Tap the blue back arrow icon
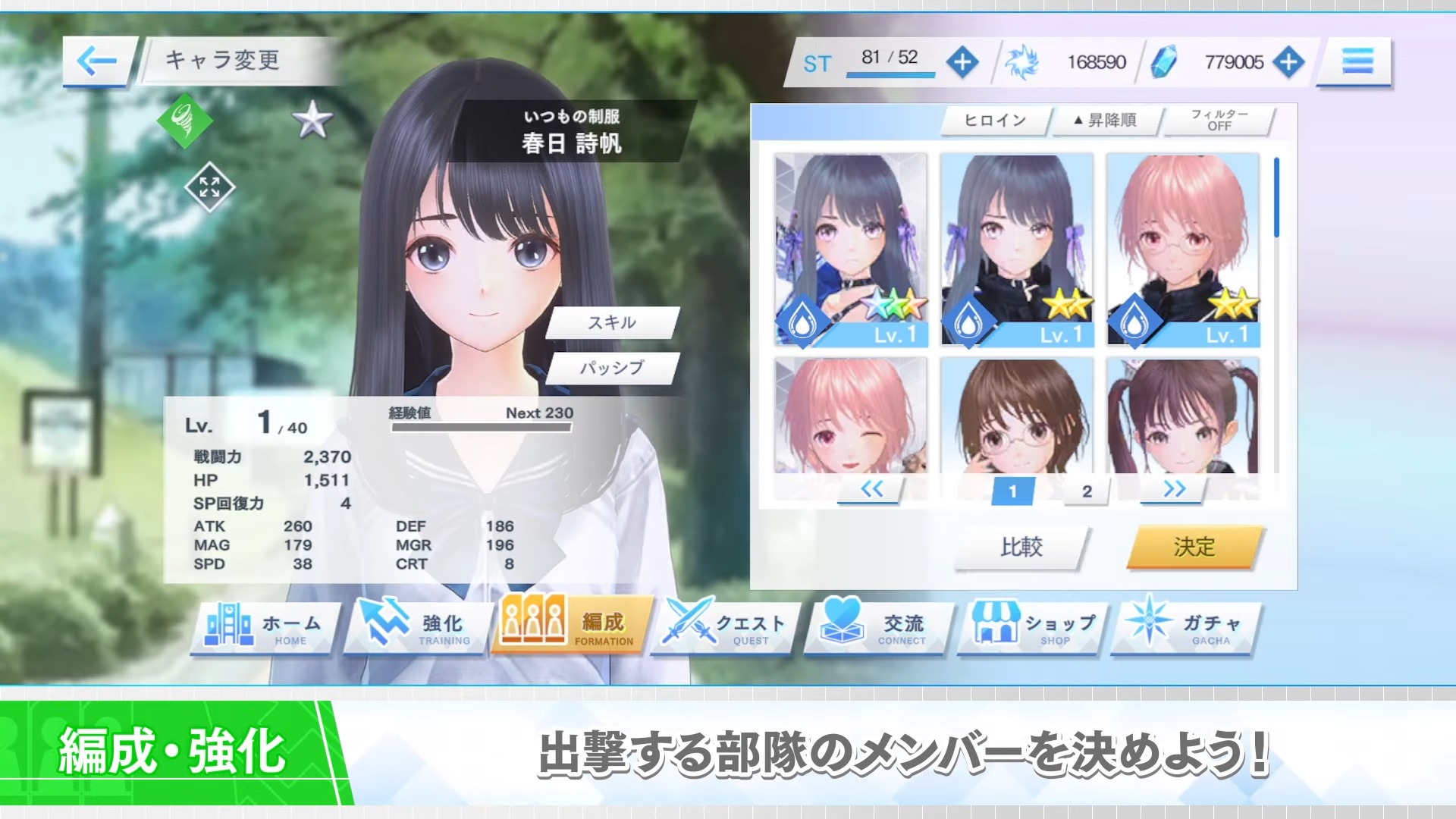This screenshot has height=819, width=1456. (x=97, y=59)
